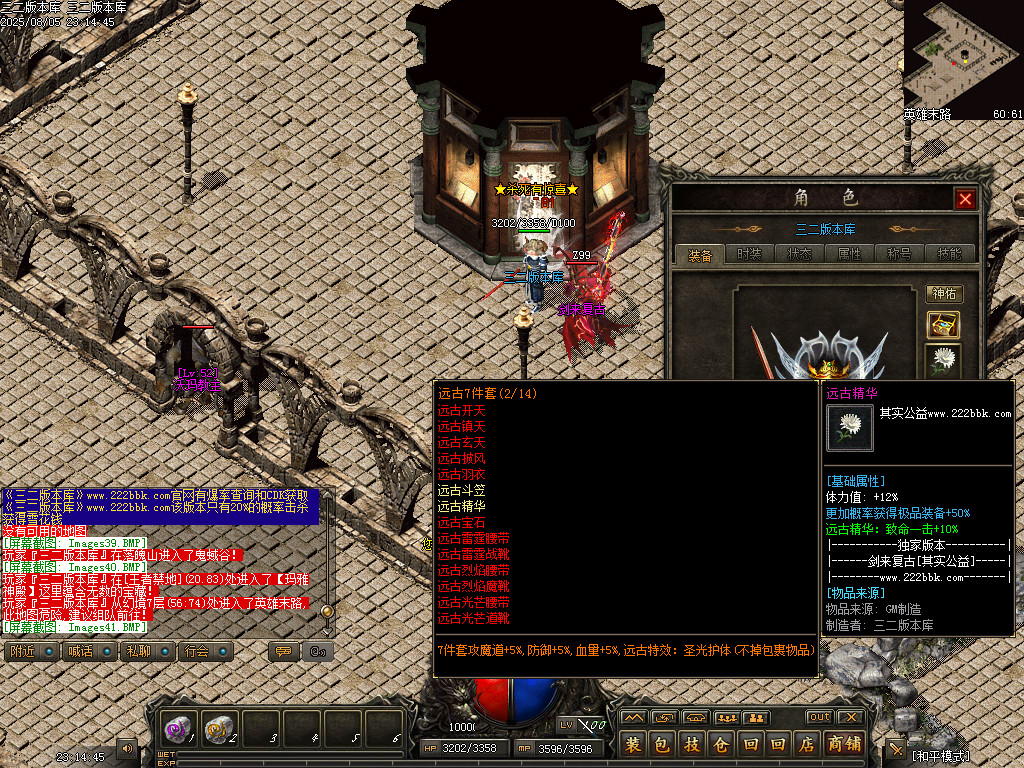Close the 角色 character window

point(965,199)
